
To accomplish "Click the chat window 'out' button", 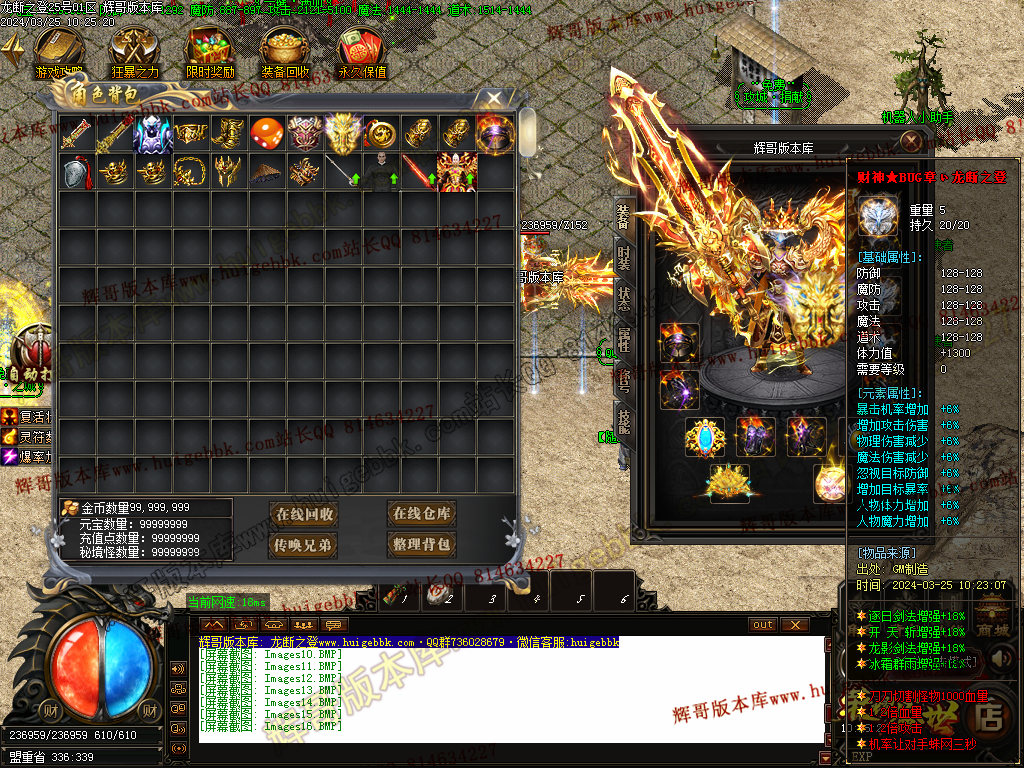I will 763,625.
